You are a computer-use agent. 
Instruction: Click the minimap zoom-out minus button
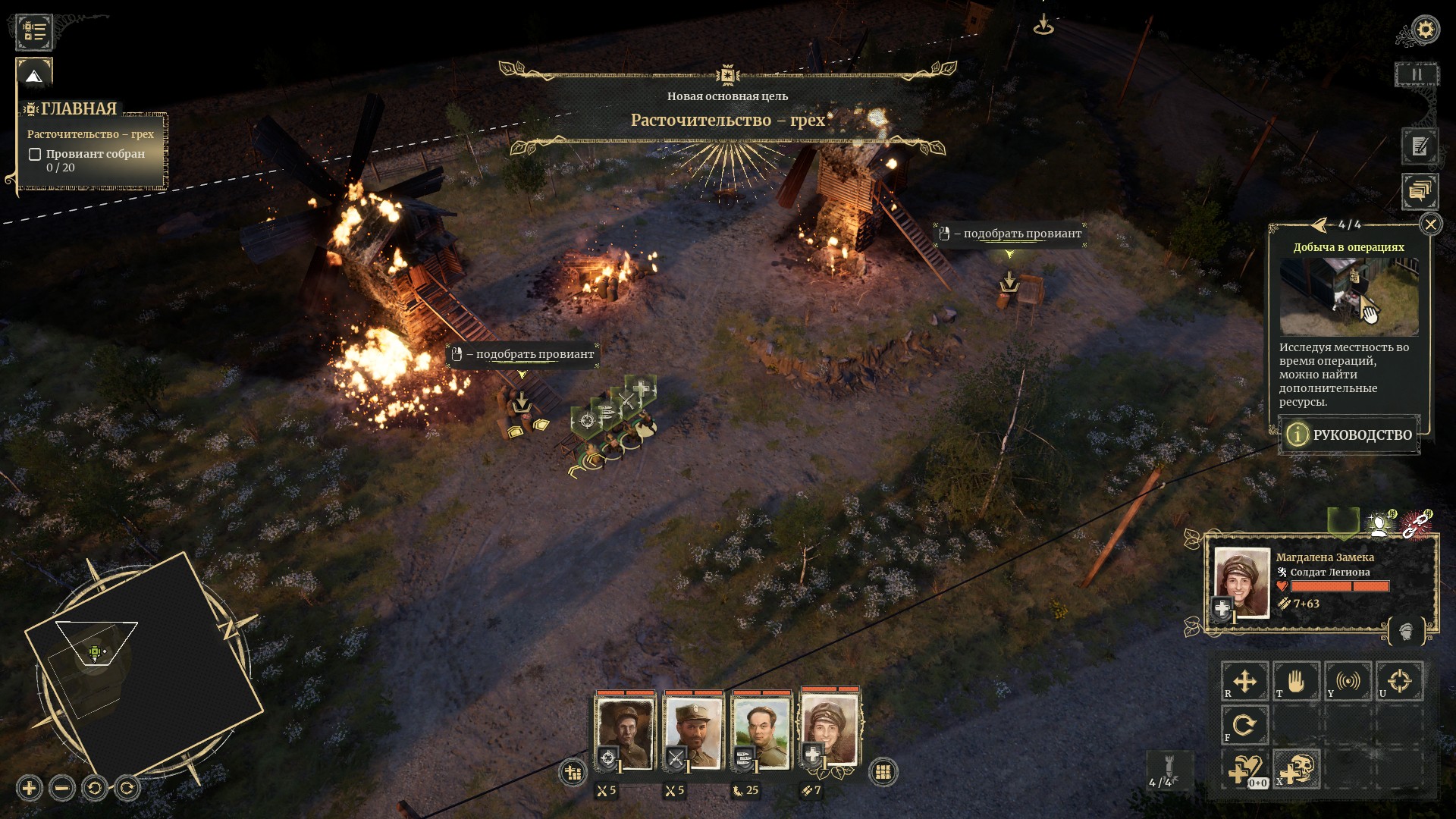tap(62, 789)
